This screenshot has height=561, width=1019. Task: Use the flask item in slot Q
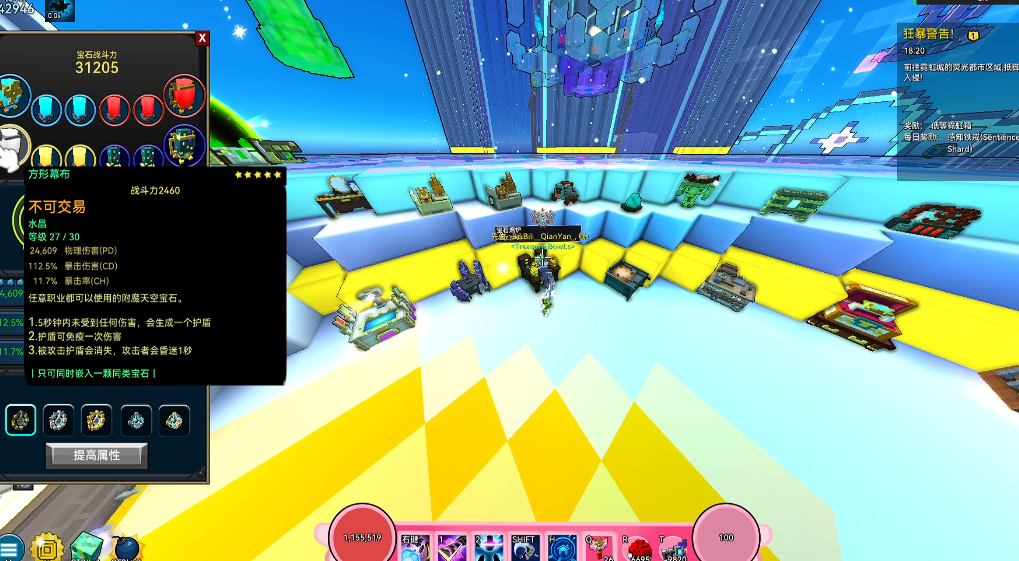pyautogui.click(x=599, y=548)
